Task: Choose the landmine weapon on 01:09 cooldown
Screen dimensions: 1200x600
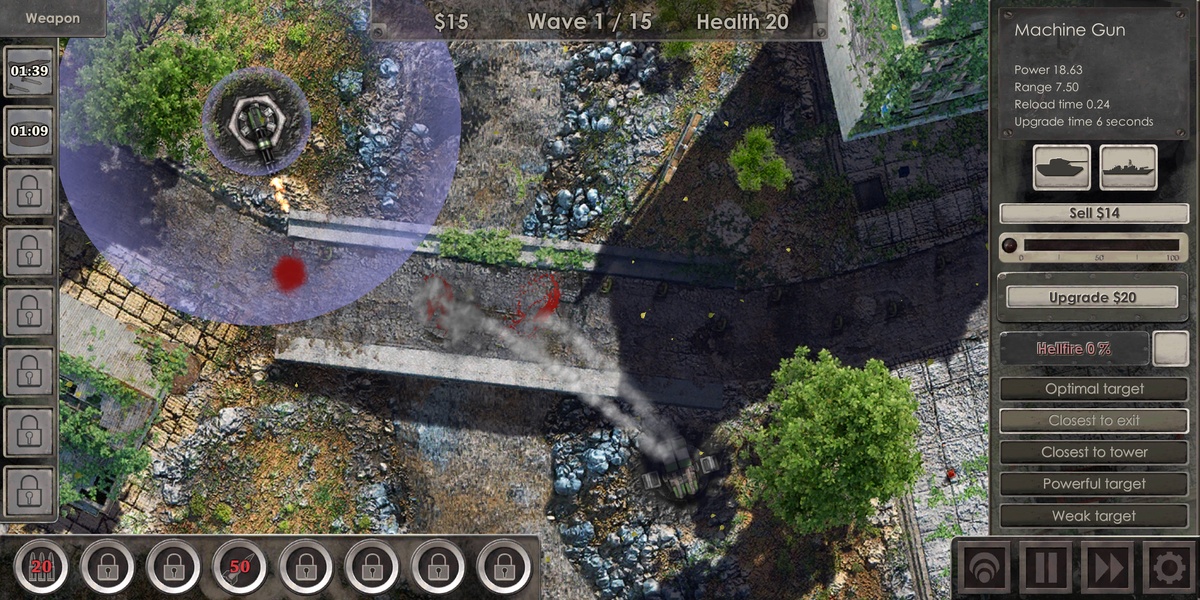Action: pyautogui.click(x=29, y=131)
